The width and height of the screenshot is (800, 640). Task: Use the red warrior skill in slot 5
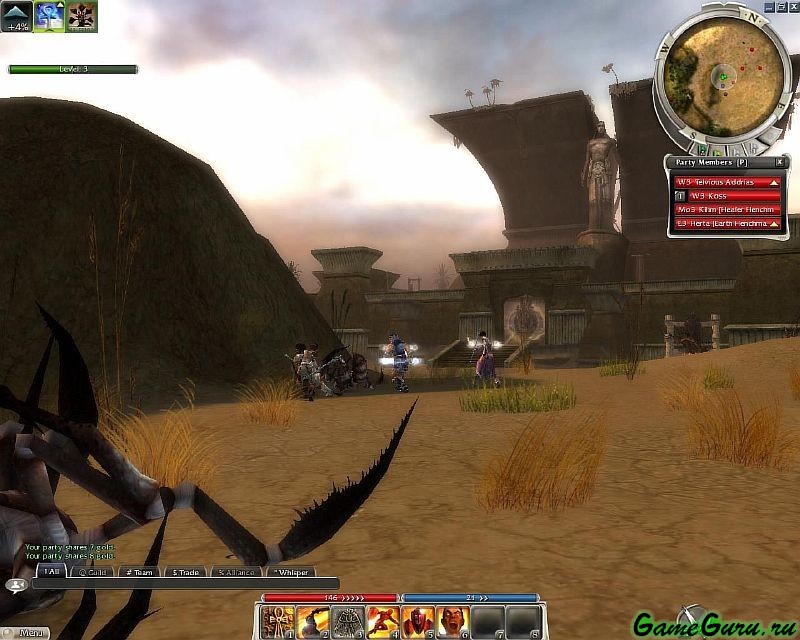[418, 621]
